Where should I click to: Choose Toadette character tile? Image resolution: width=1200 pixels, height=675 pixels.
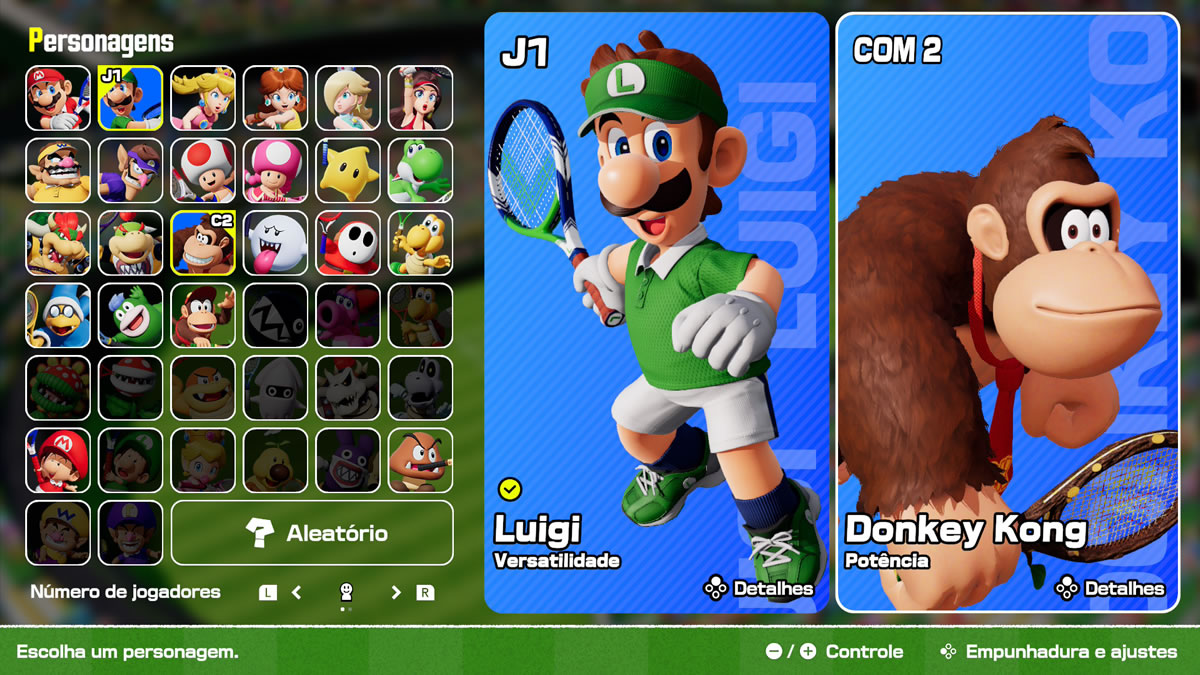[x=275, y=171]
